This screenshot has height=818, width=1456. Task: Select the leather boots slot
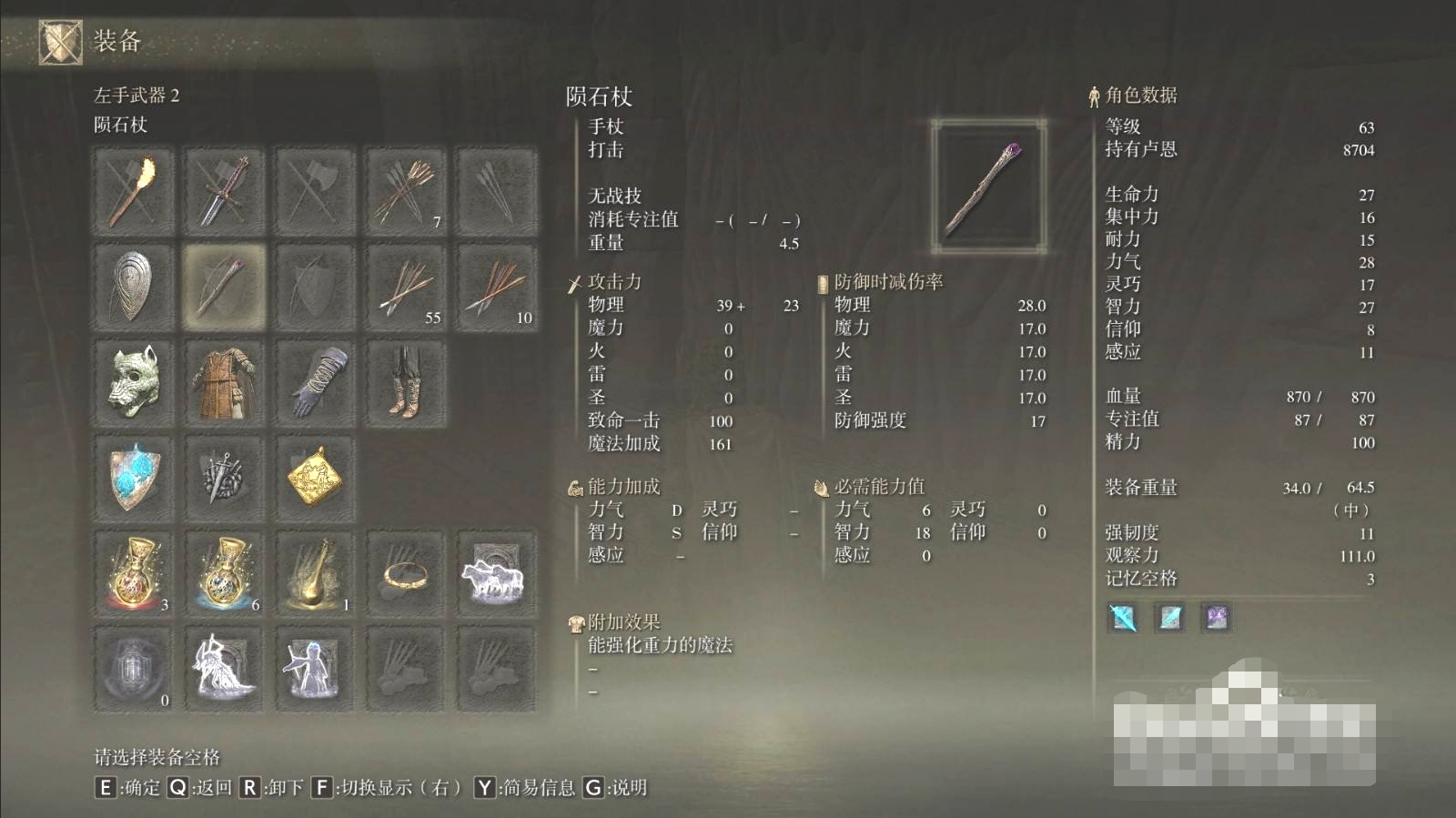tap(406, 383)
